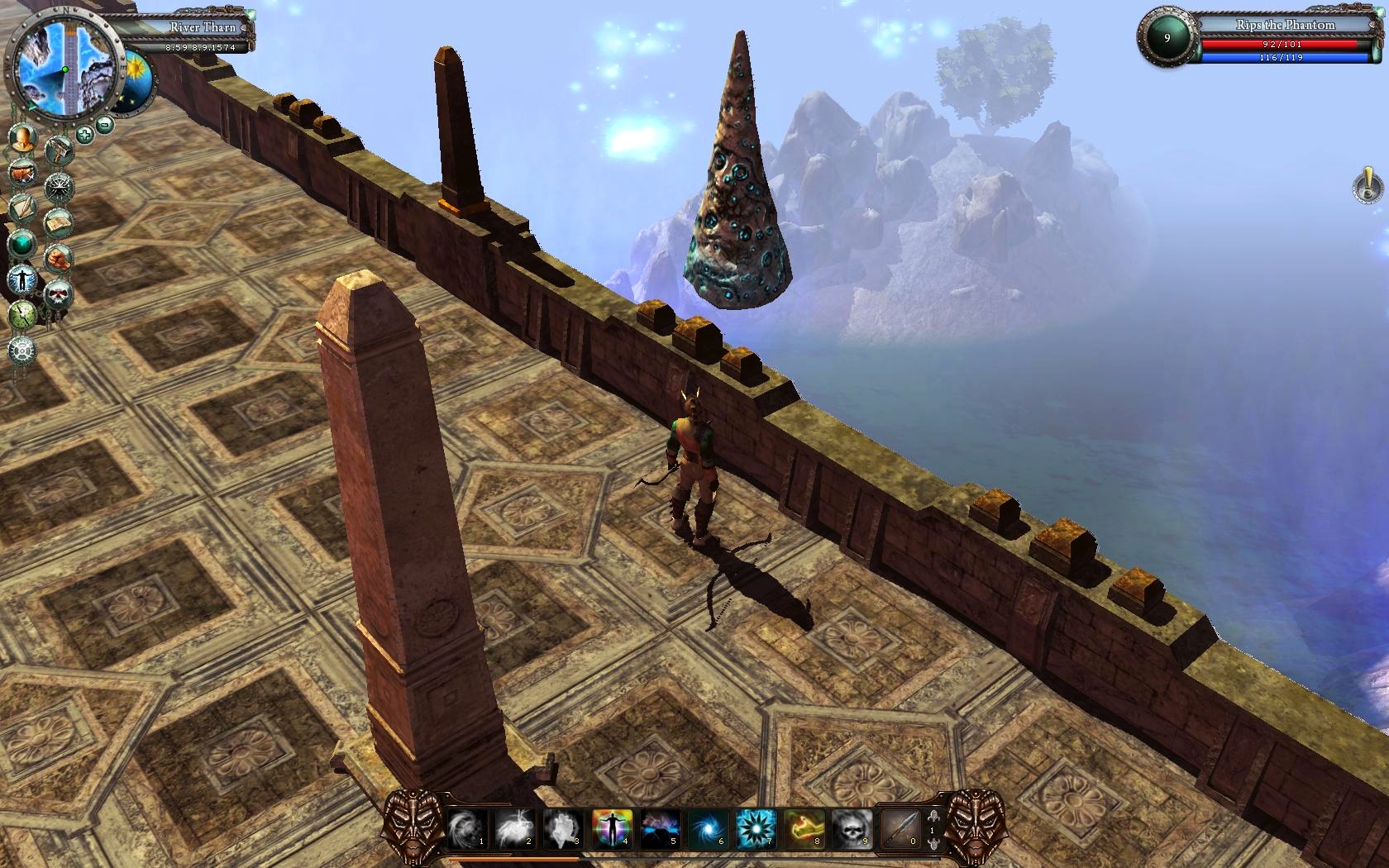Click the clenched fist icon
The width and height of the screenshot is (1389, 868).
click(59, 259)
